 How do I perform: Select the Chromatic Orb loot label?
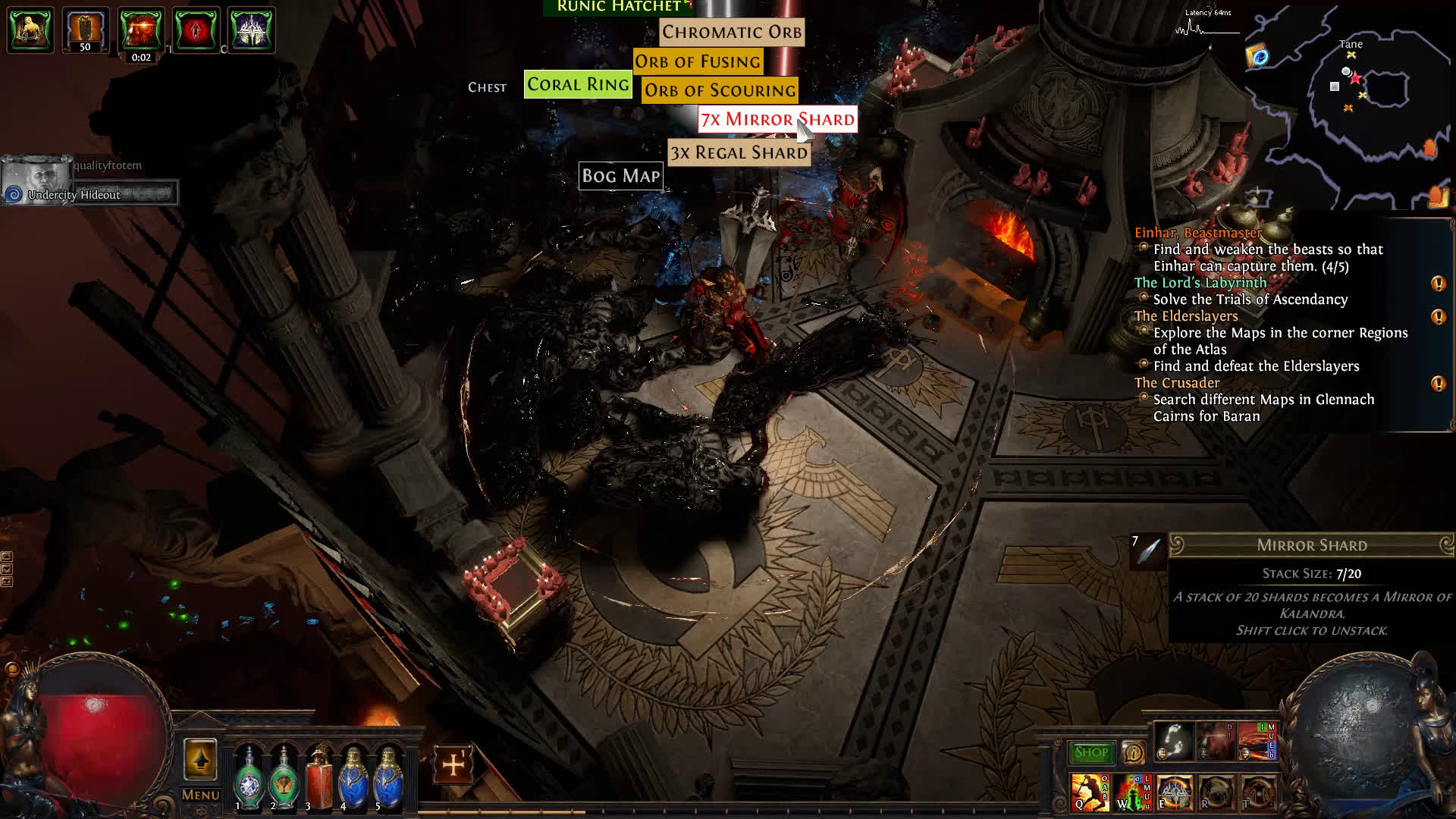(731, 32)
